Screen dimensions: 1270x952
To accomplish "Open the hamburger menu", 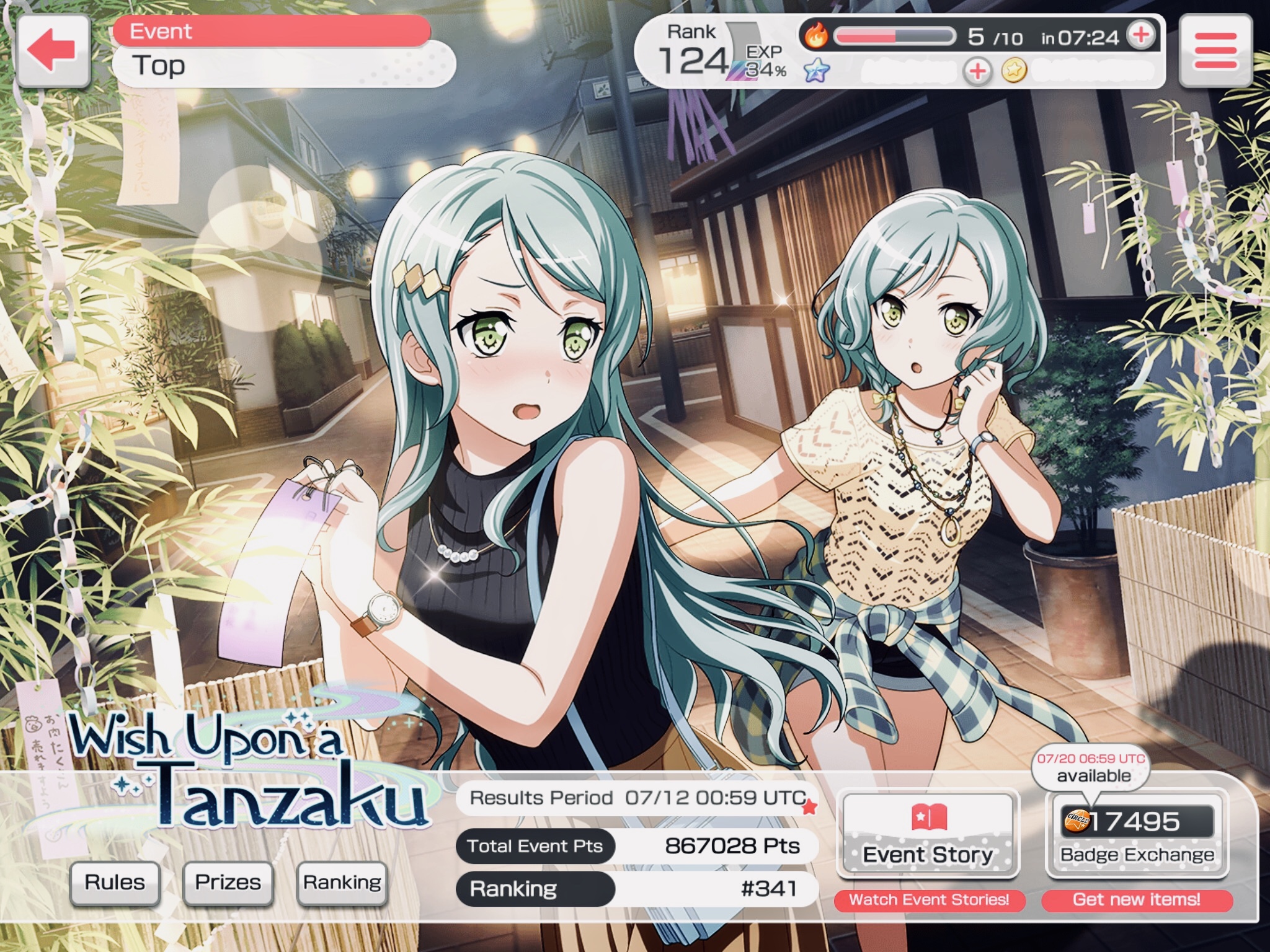I will (x=1214, y=50).
